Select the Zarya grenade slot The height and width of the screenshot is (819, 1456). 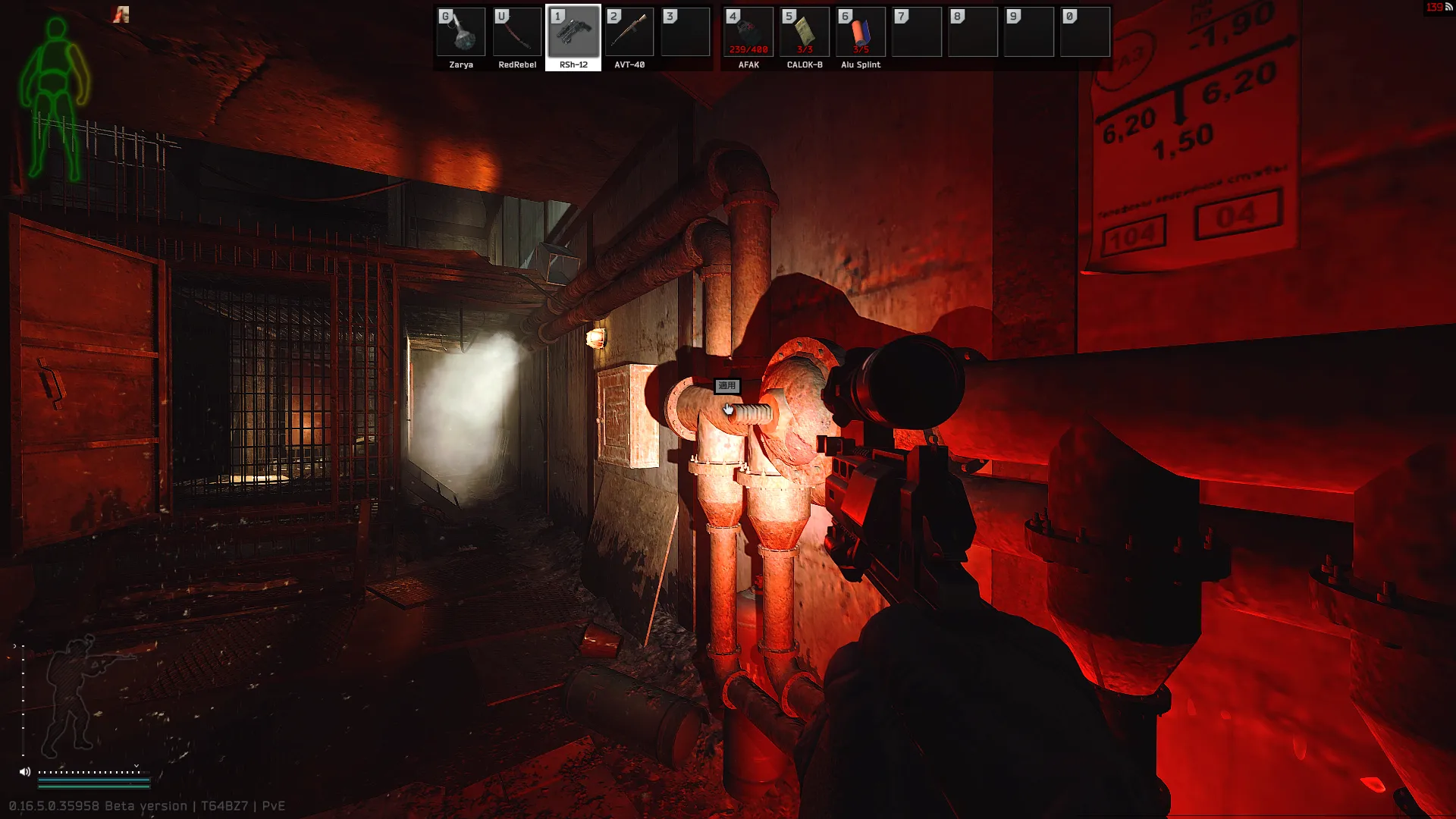point(461,33)
